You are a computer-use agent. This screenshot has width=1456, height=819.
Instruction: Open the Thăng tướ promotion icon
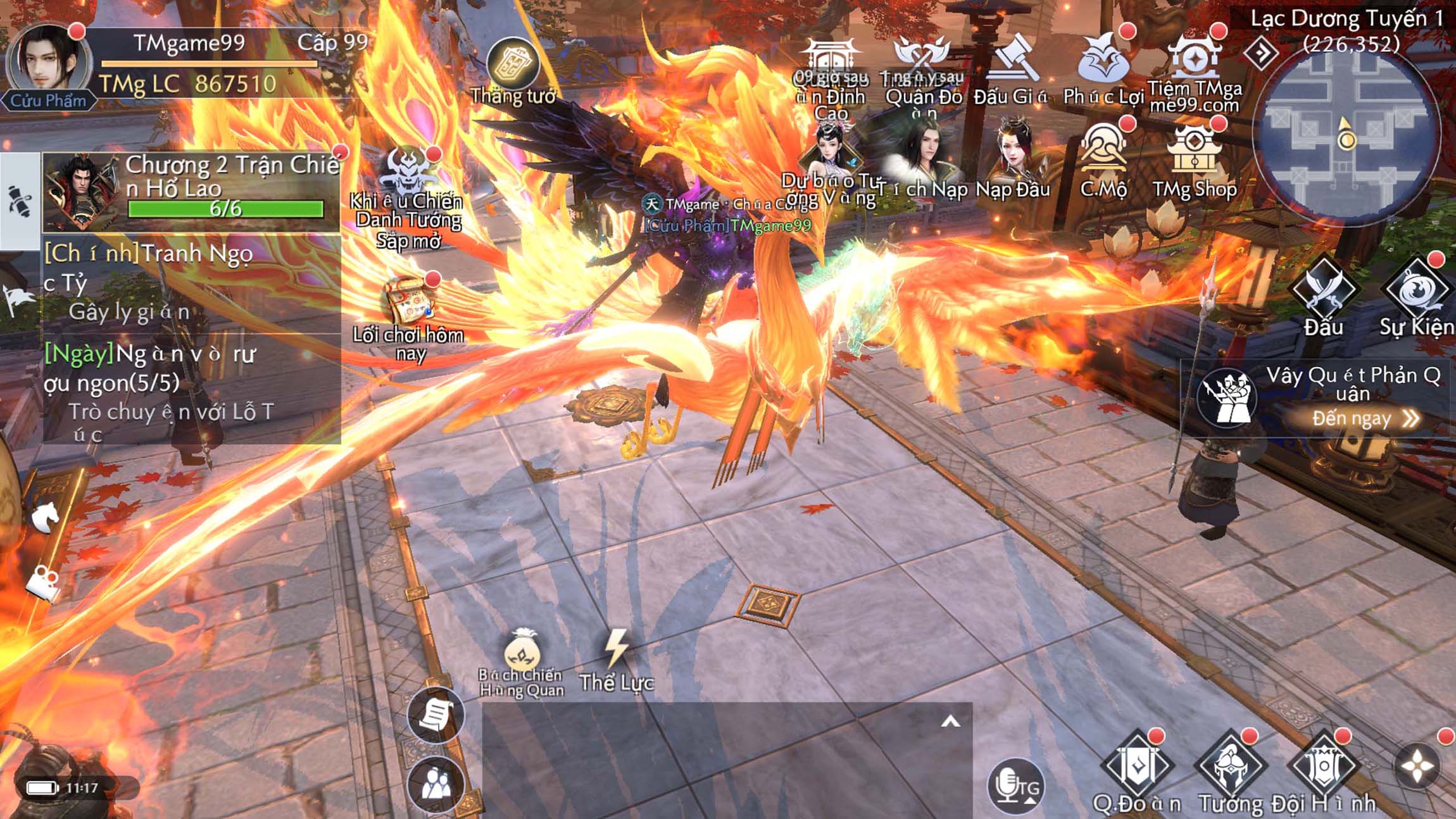click(x=513, y=65)
